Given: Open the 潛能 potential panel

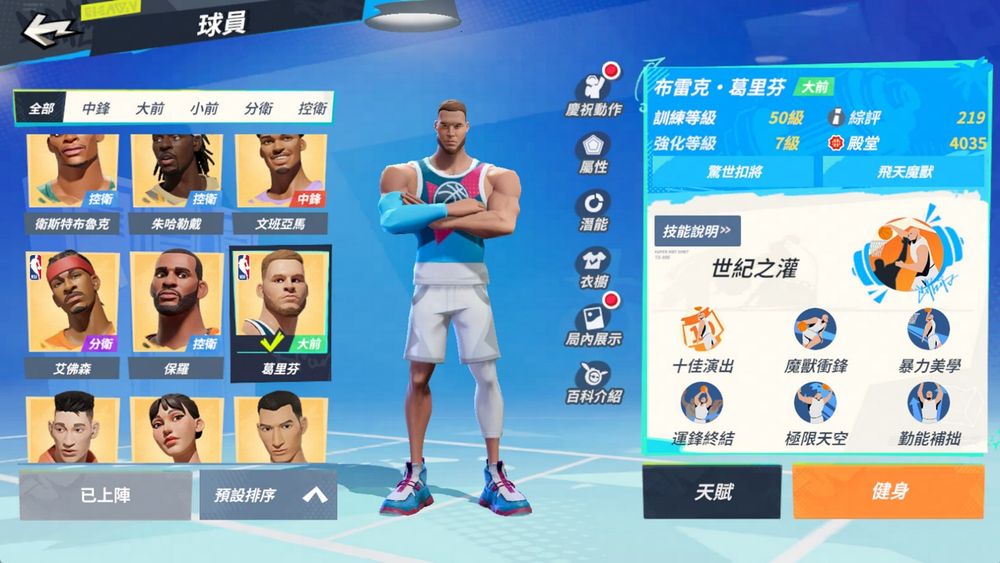Looking at the screenshot, I should point(593,210).
